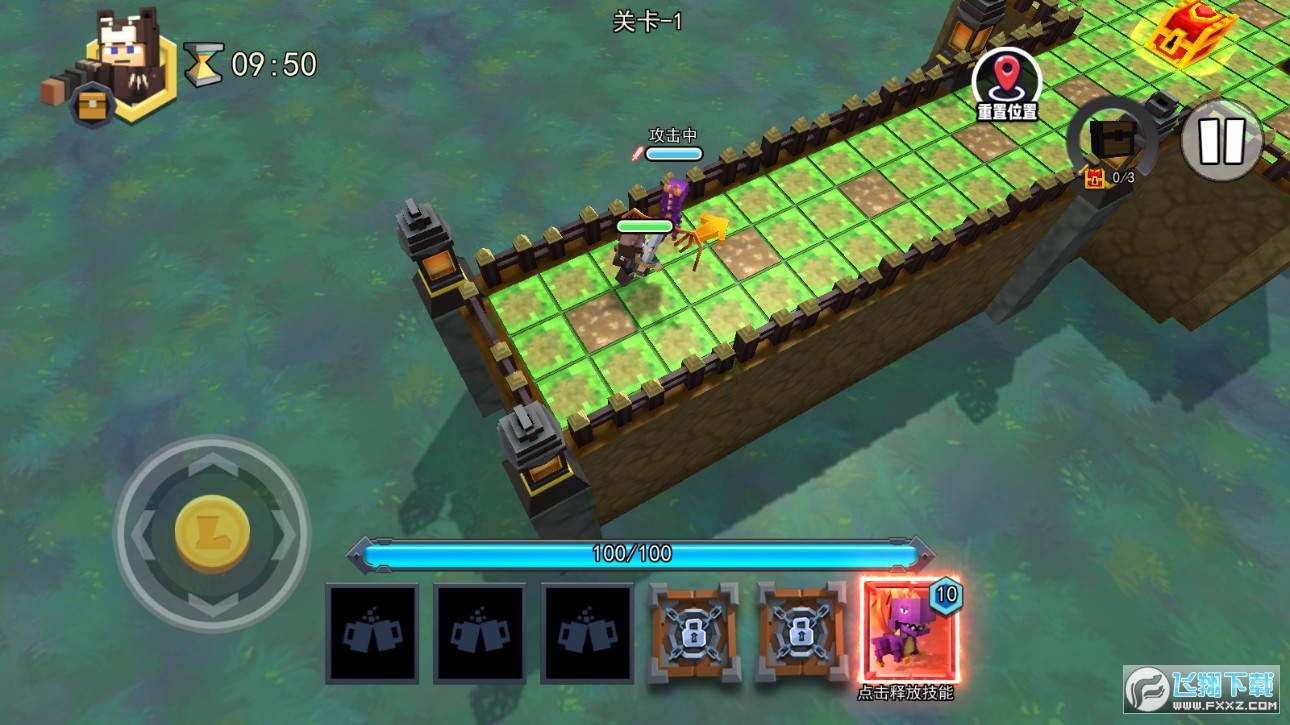Pause the game with the pause button
Screen dimensions: 1290x725
click(x=1220, y=140)
